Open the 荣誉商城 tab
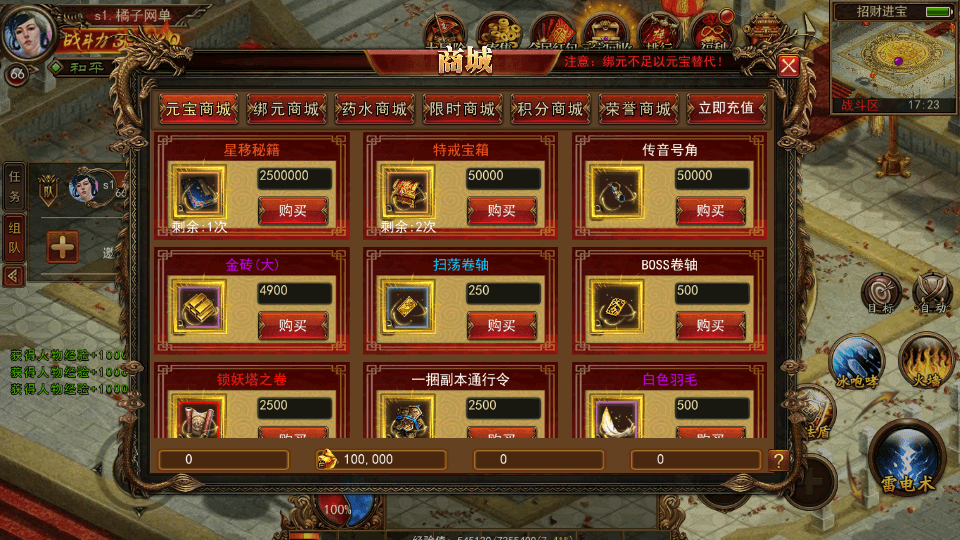Viewport: 960px width, 540px height. [639, 109]
